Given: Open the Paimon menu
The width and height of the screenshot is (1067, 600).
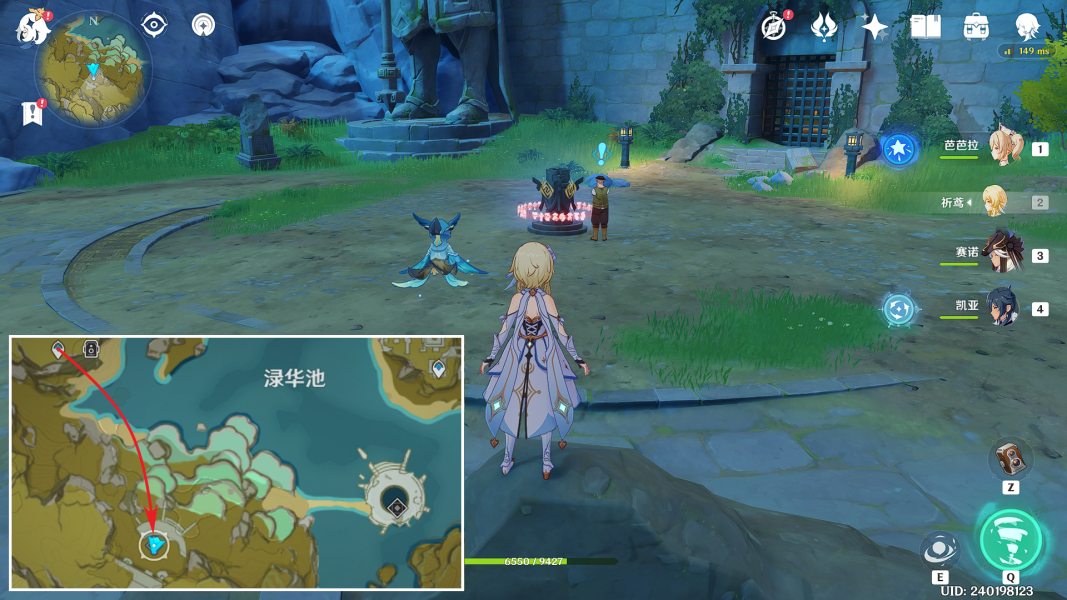Looking at the screenshot, I should pyautogui.click(x=32, y=26).
